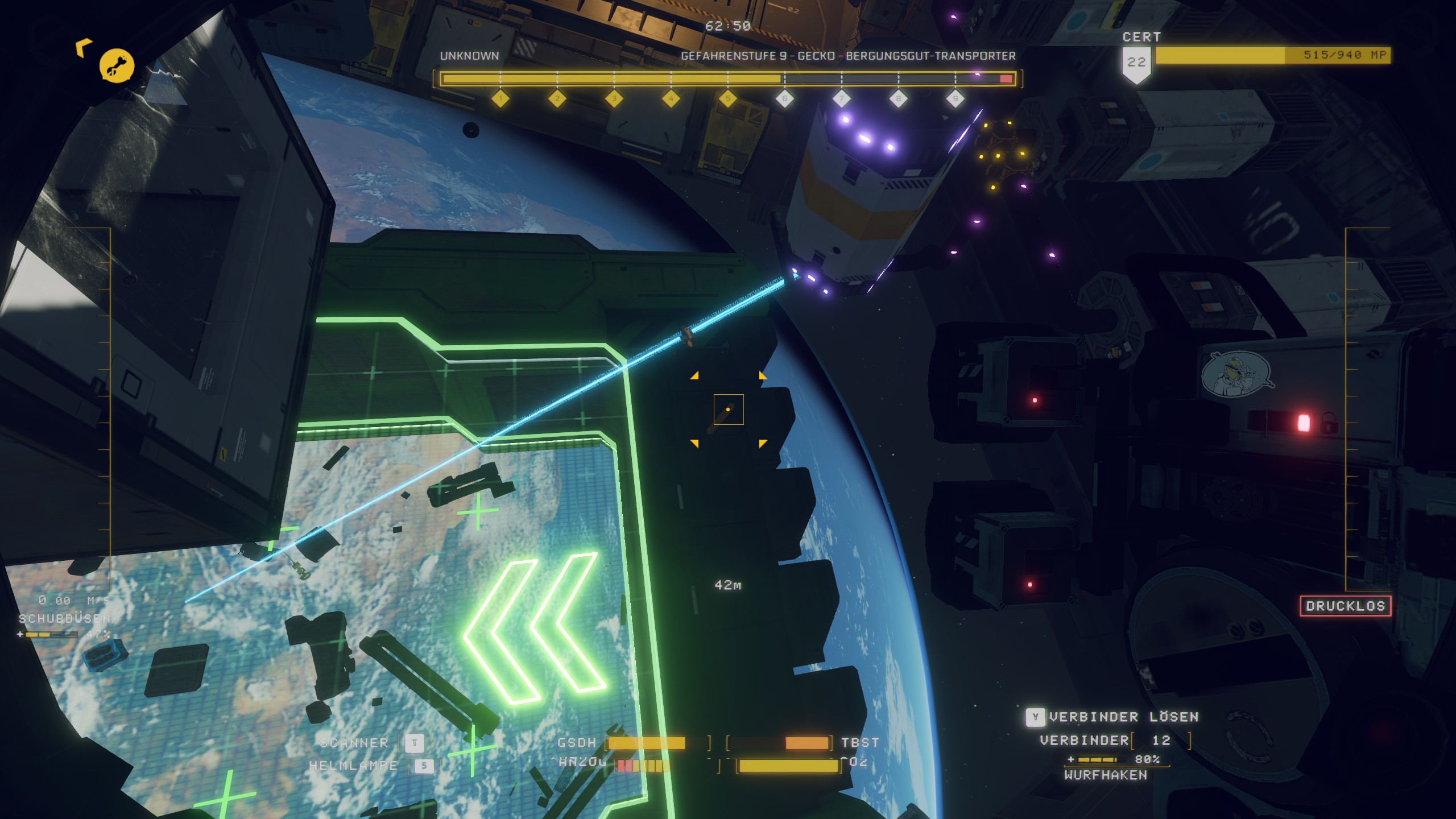Image resolution: width=1456 pixels, height=819 pixels.
Task: Click the DRUCKLOS pressure status indicator
Action: [1345, 606]
